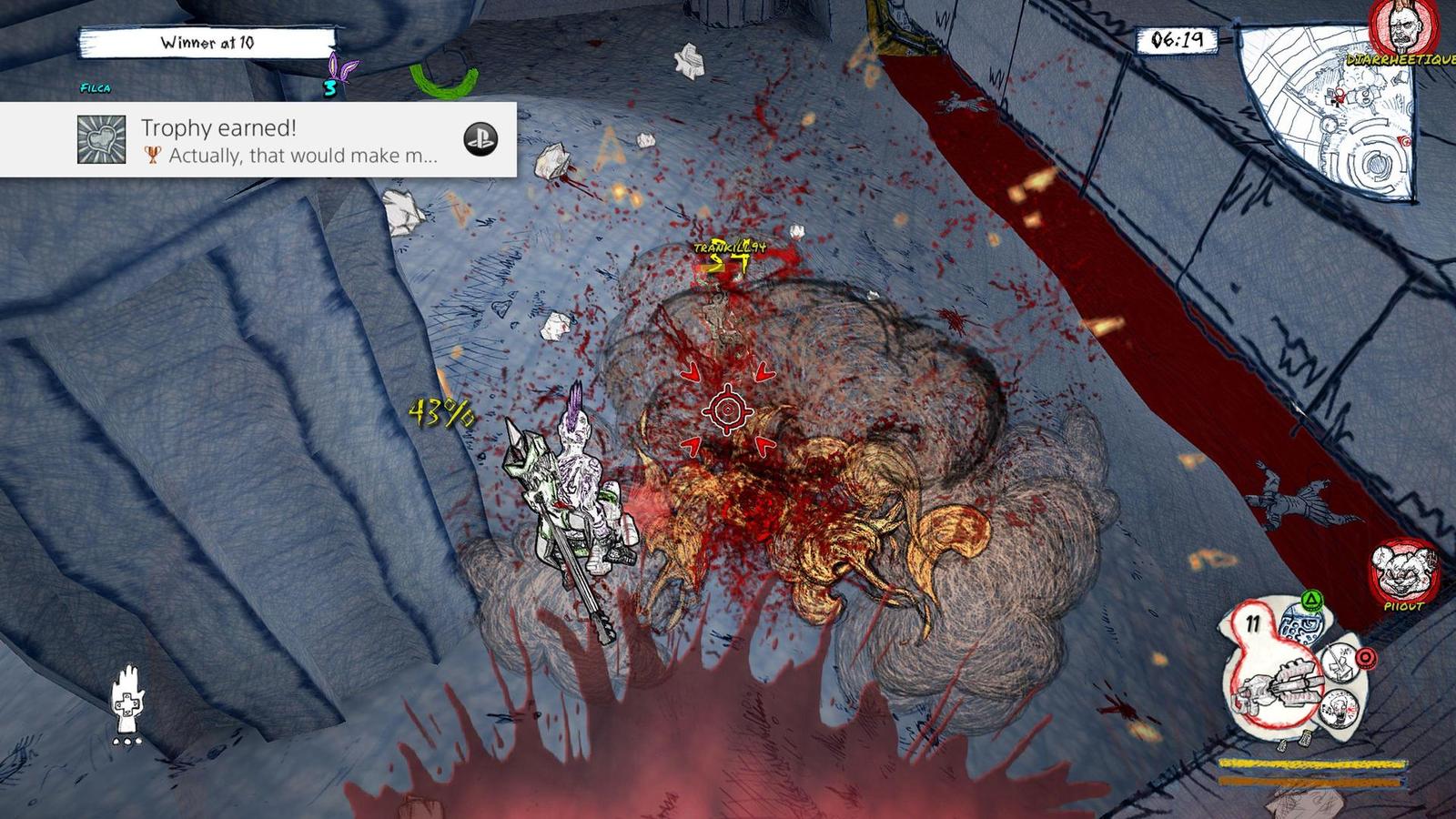Activate the syringe ability icon
Image resolution: width=1456 pixels, height=819 pixels.
pyautogui.click(x=1340, y=661)
